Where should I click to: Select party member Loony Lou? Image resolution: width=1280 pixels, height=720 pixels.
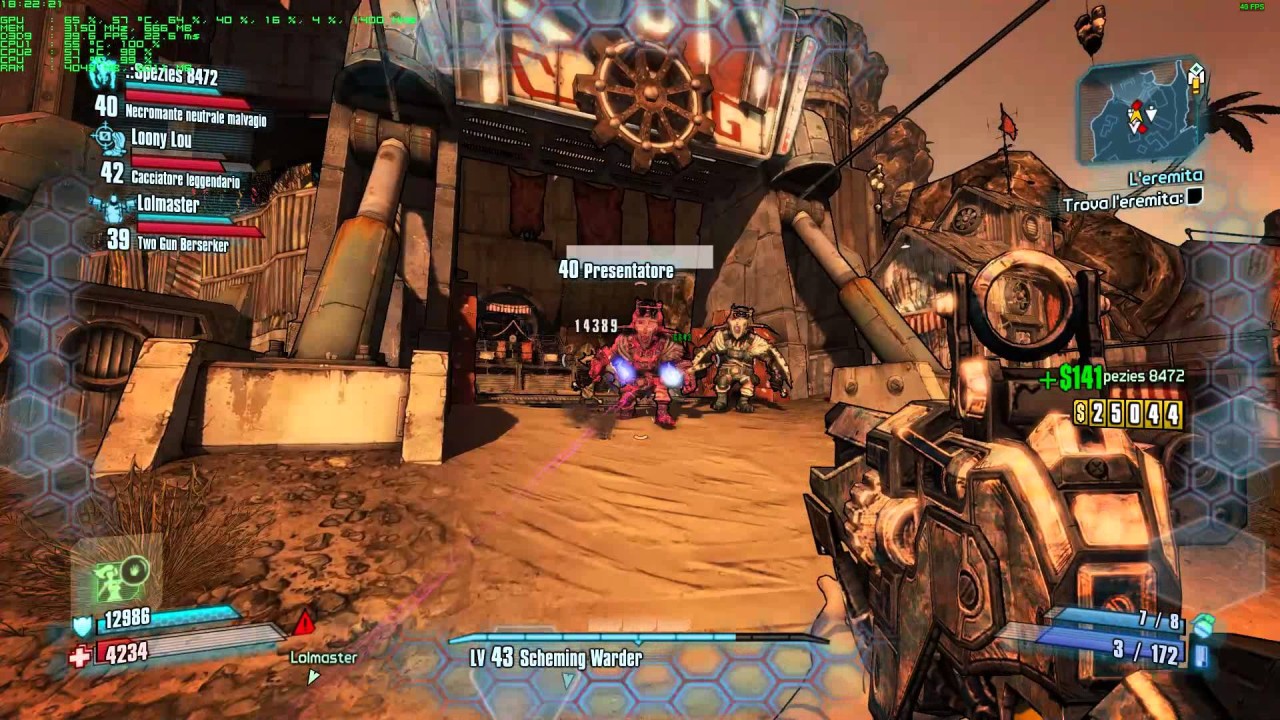point(161,139)
